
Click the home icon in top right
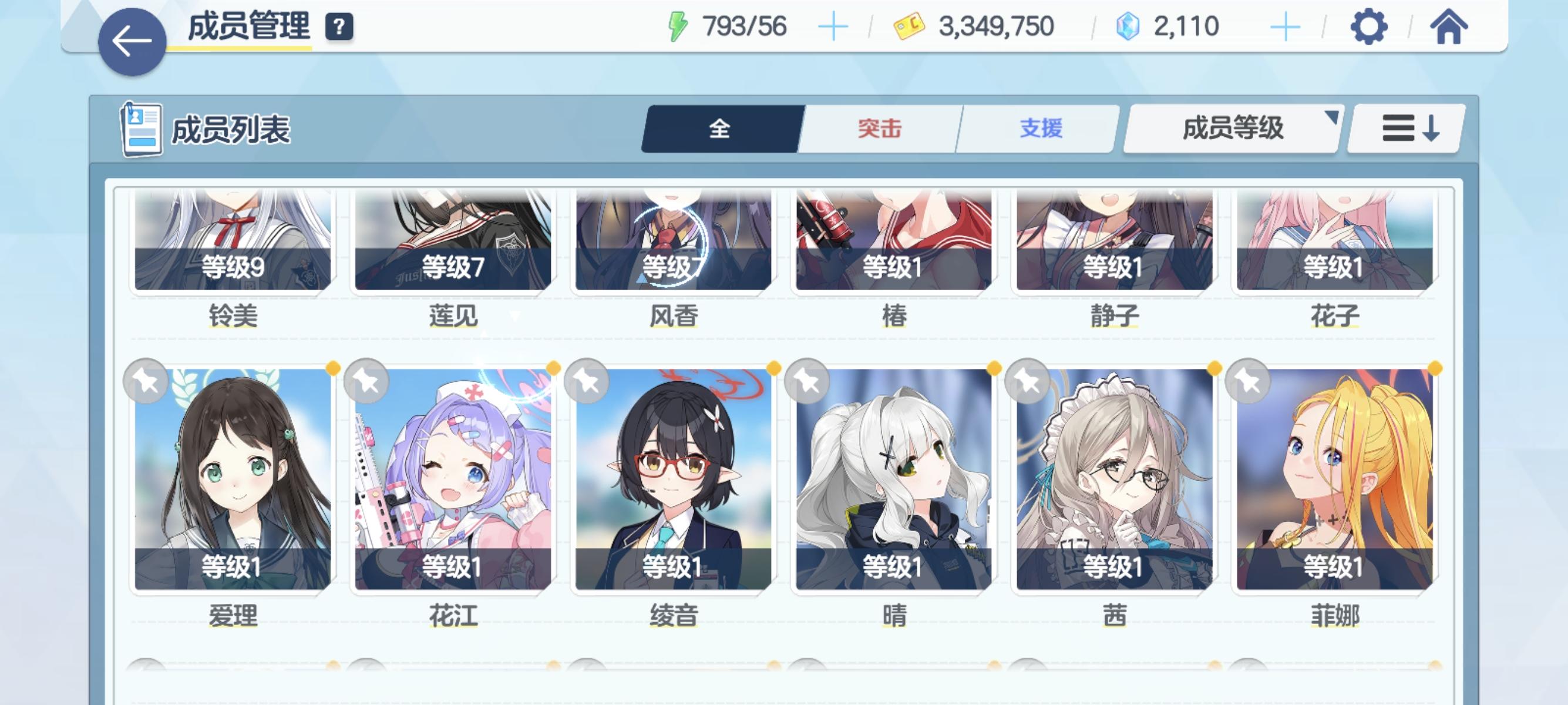coord(1451,27)
